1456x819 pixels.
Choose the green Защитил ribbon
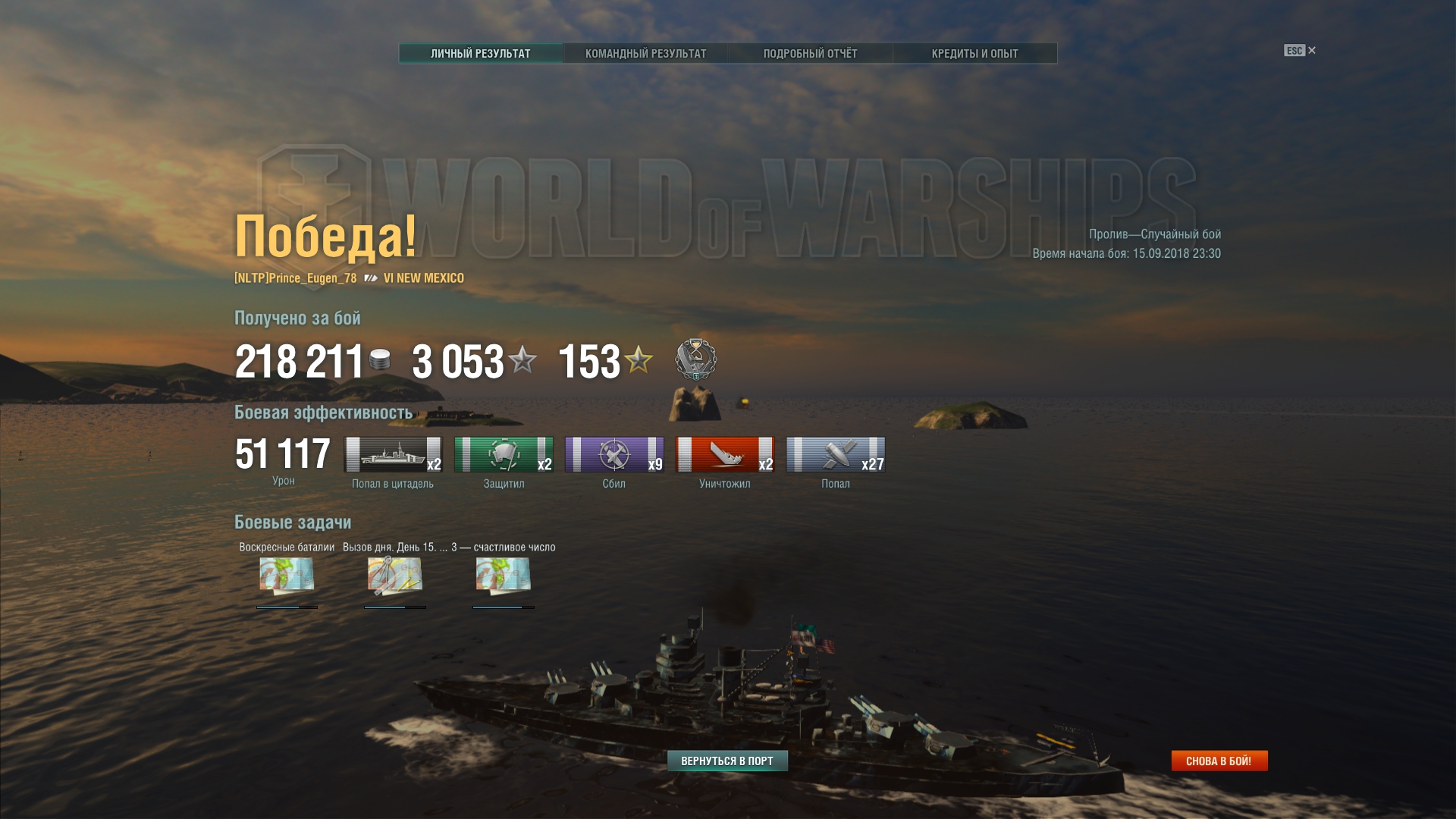point(504,454)
